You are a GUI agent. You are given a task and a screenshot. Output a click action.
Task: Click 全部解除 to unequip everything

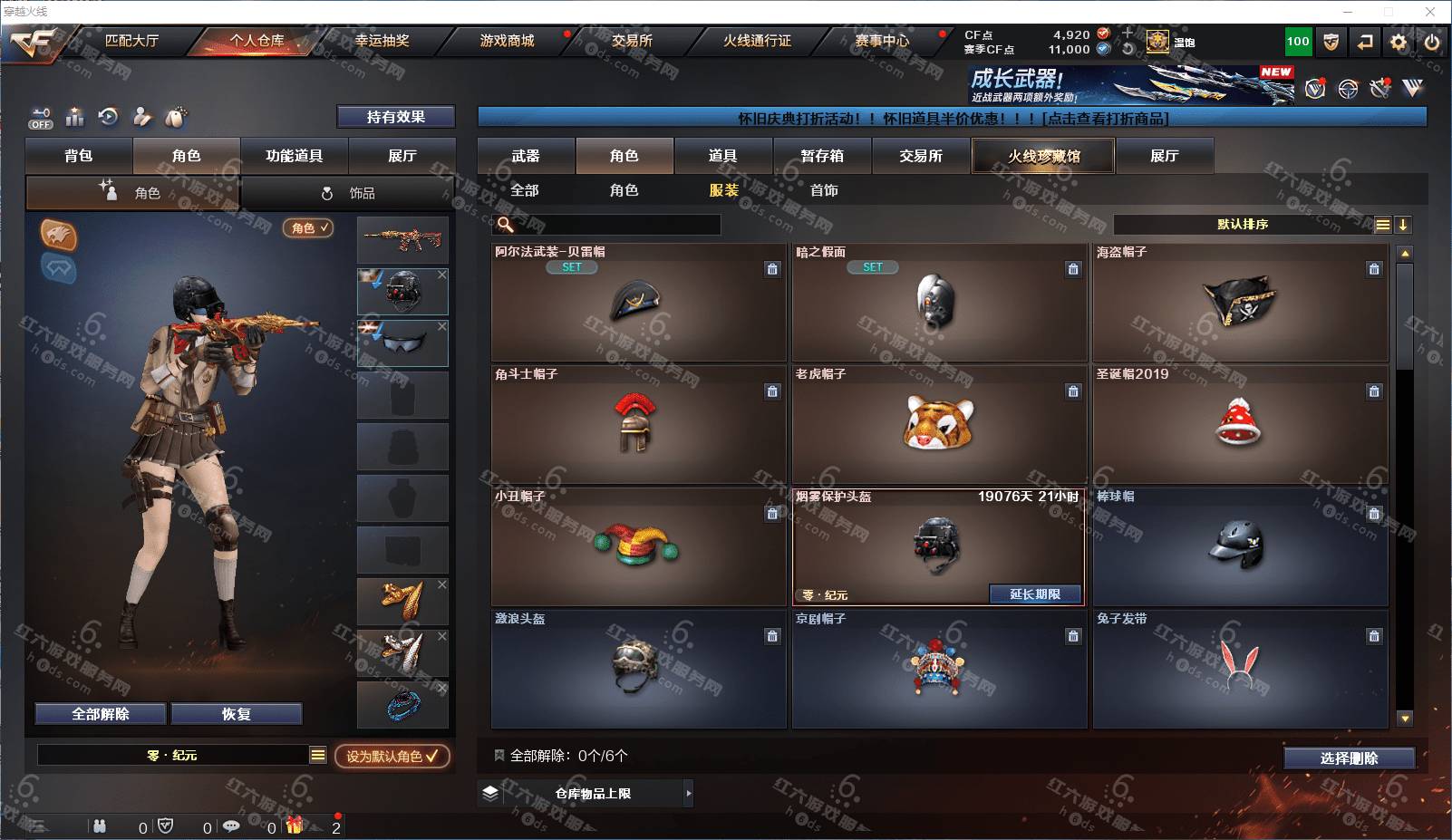(x=101, y=714)
